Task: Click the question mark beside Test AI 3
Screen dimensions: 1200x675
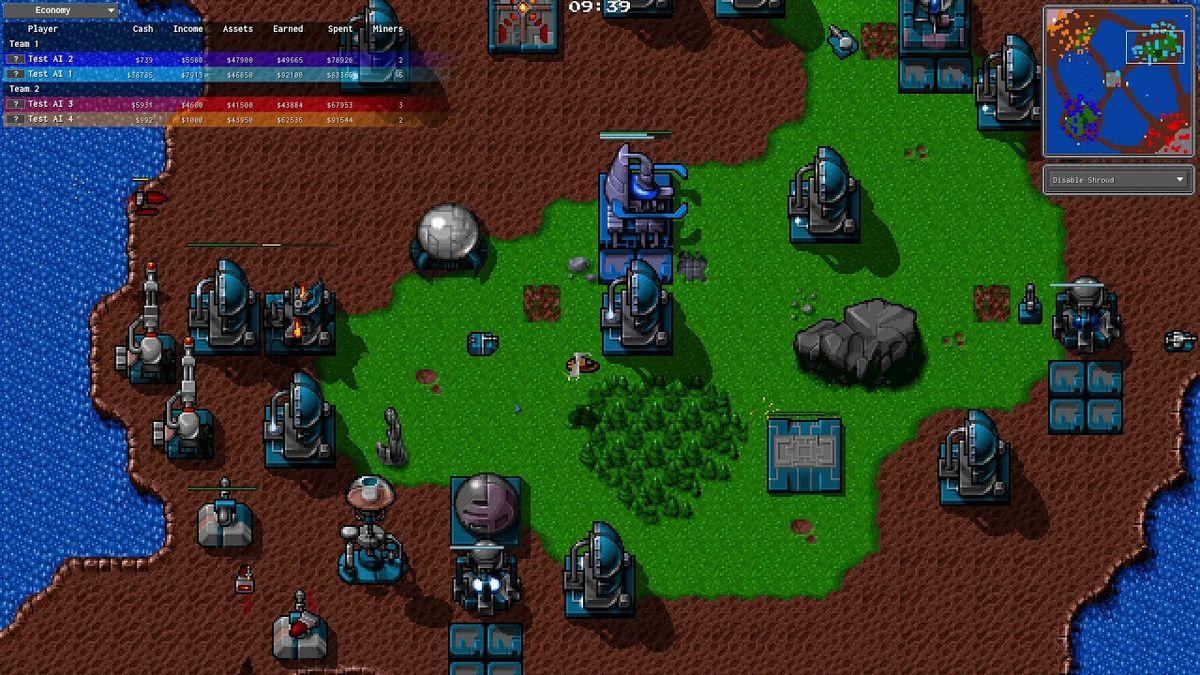Action: pyautogui.click(x=15, y=104)
